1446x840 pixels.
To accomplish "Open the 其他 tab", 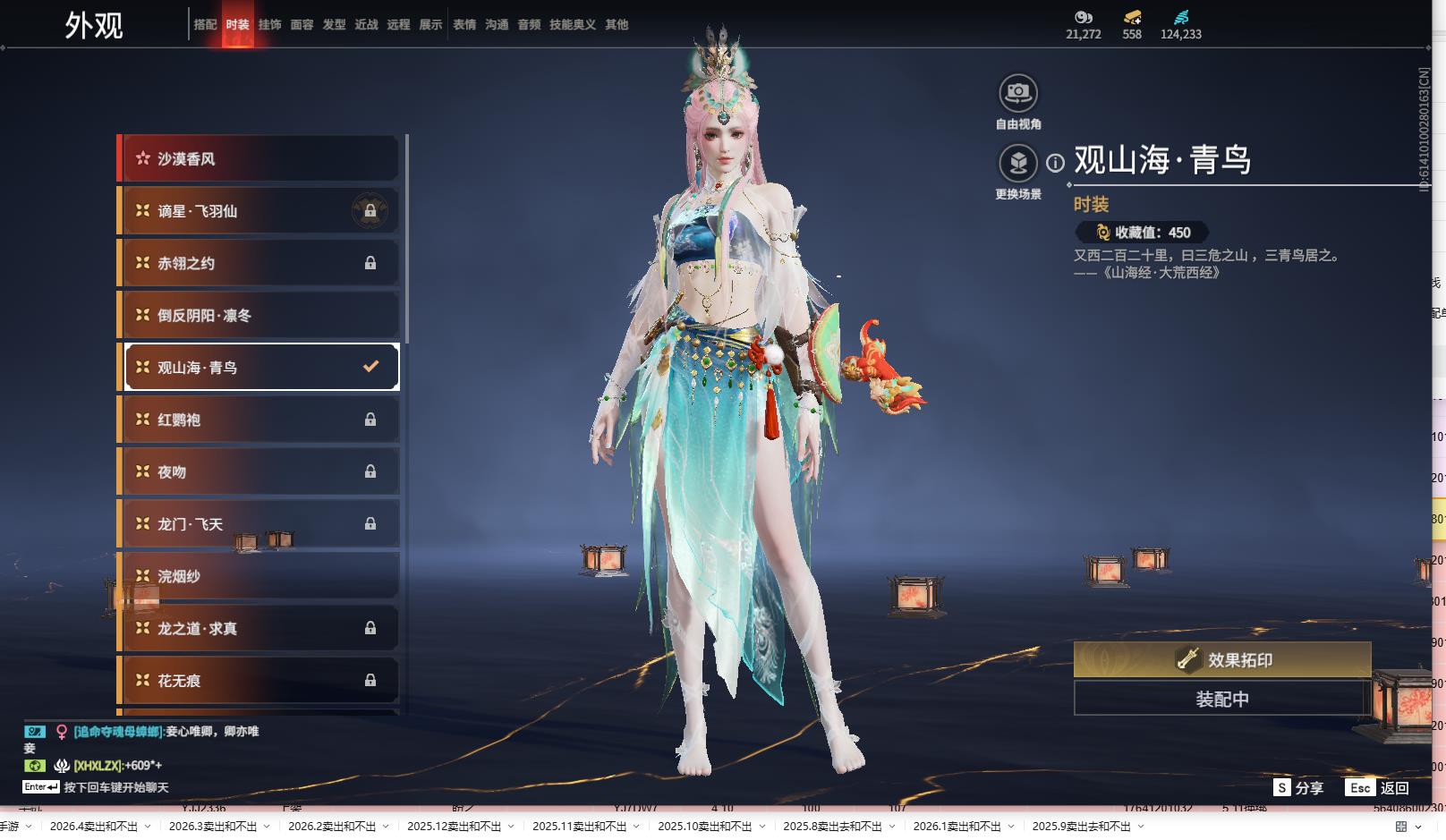I will coord(617,25).
